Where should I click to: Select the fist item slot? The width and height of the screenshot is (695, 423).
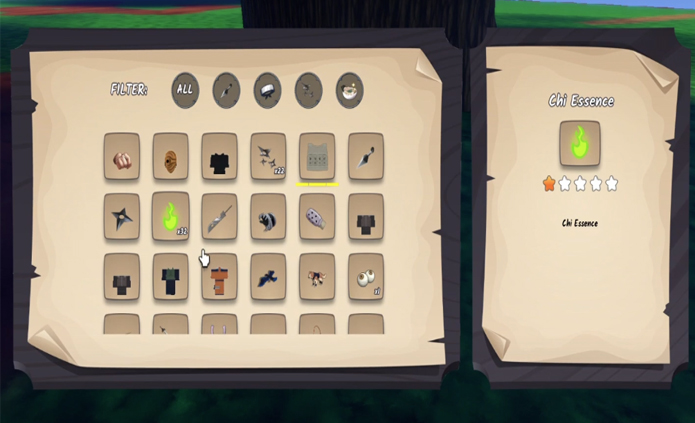(122, 157)
